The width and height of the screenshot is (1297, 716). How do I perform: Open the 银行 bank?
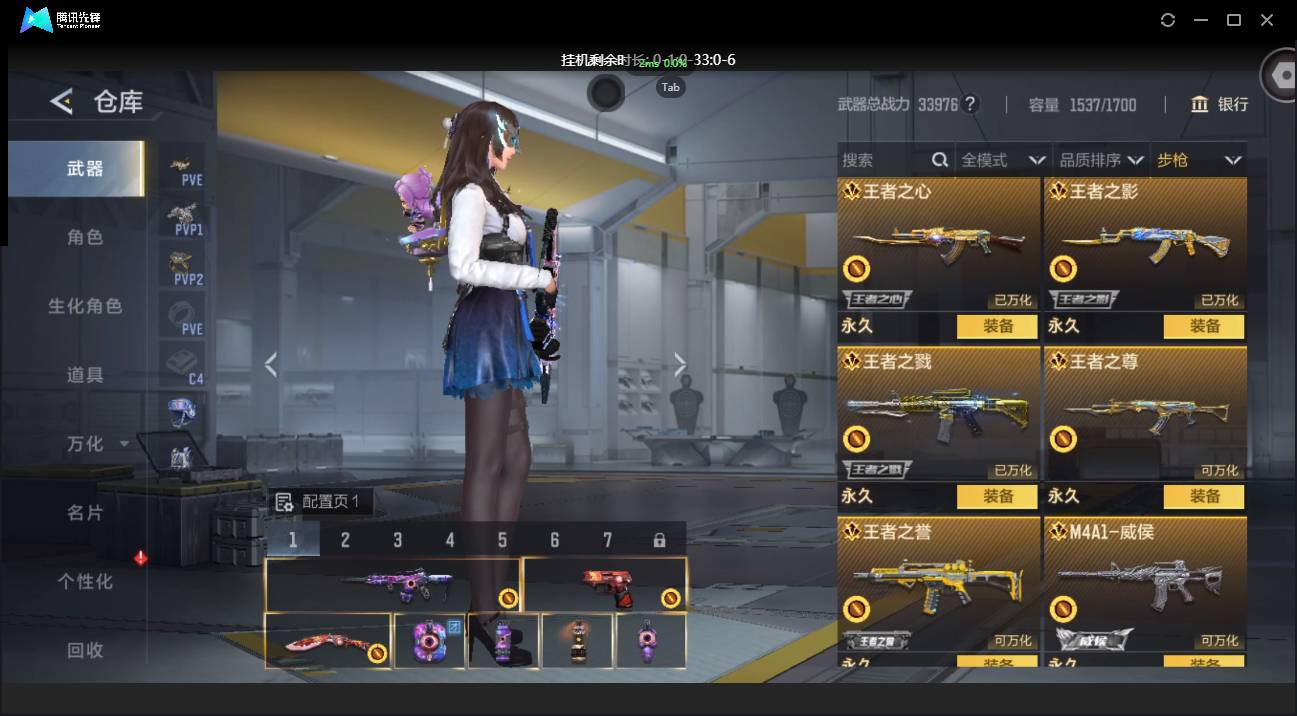pos(1220,104)
